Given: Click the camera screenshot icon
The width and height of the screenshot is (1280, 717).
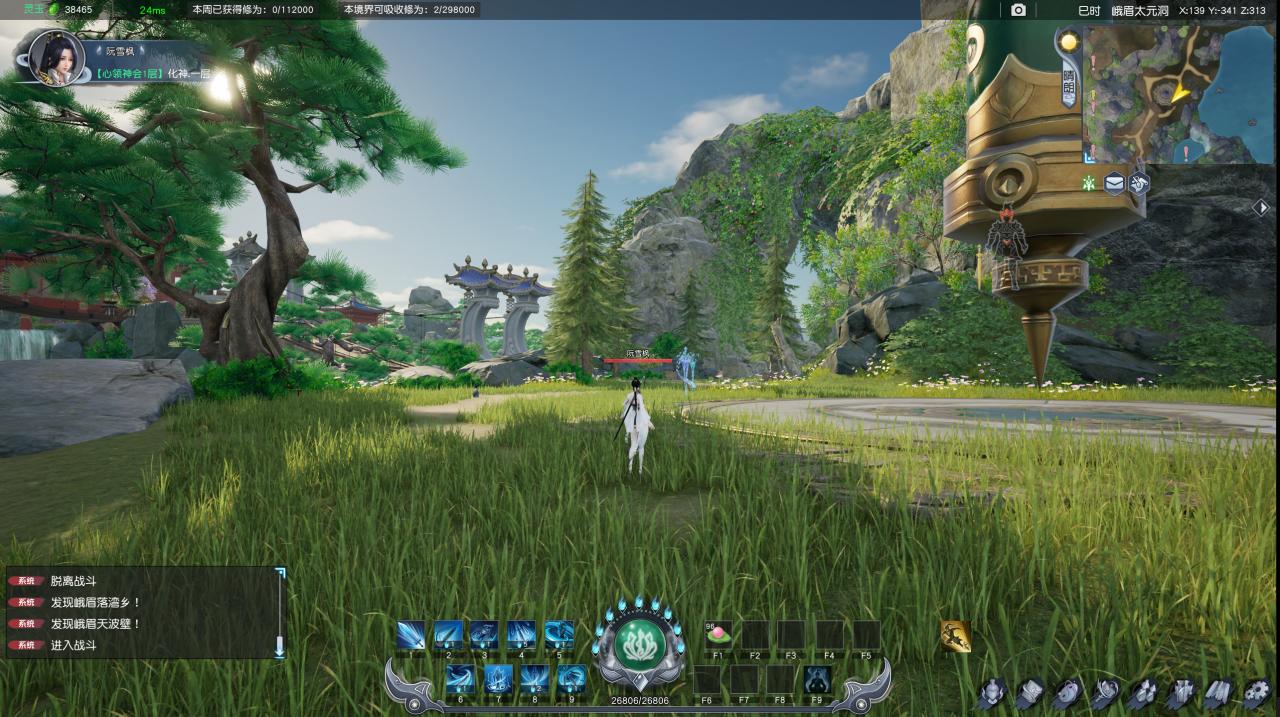Looking at the screenshot, I should pos(1018,10).
